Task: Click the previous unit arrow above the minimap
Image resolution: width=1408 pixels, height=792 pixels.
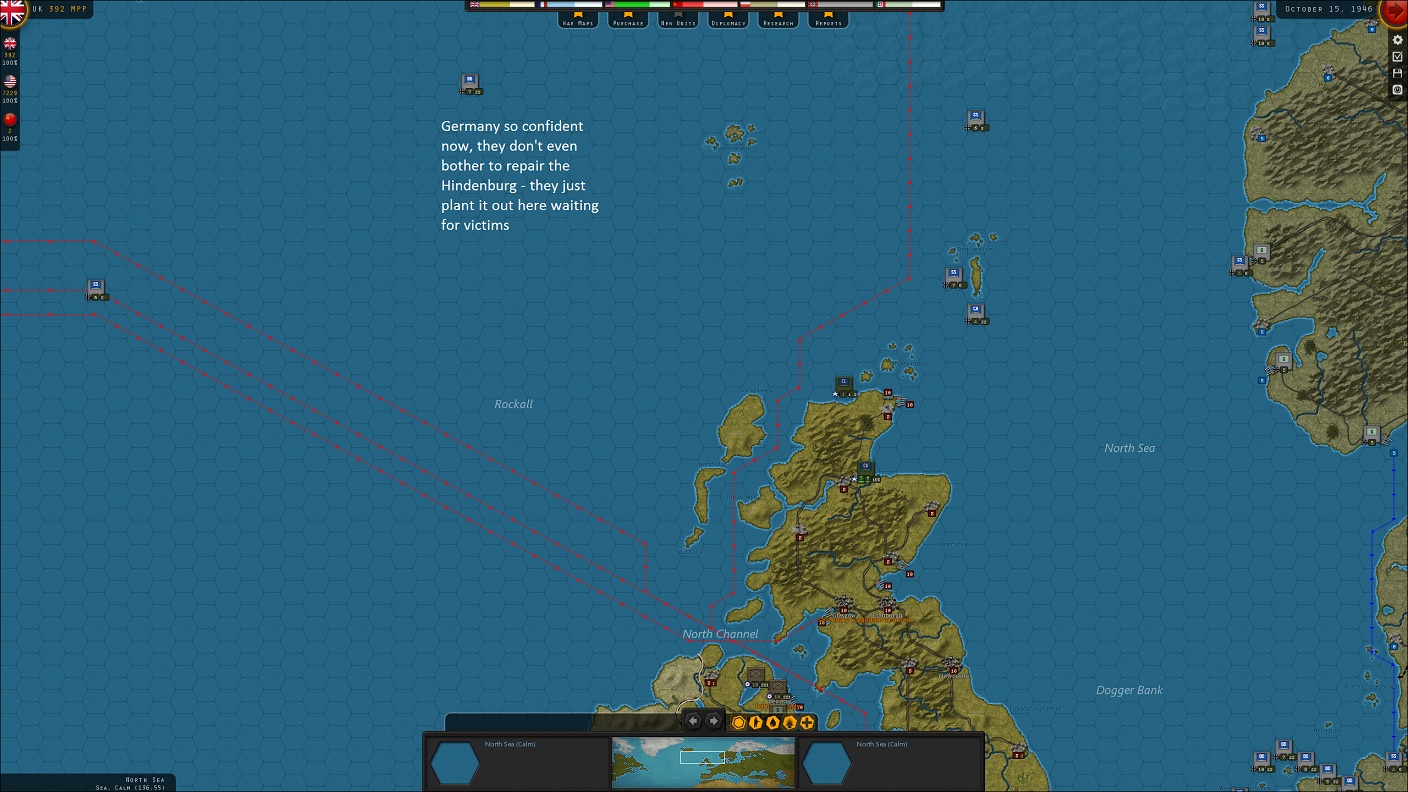Action: point(693,720)
